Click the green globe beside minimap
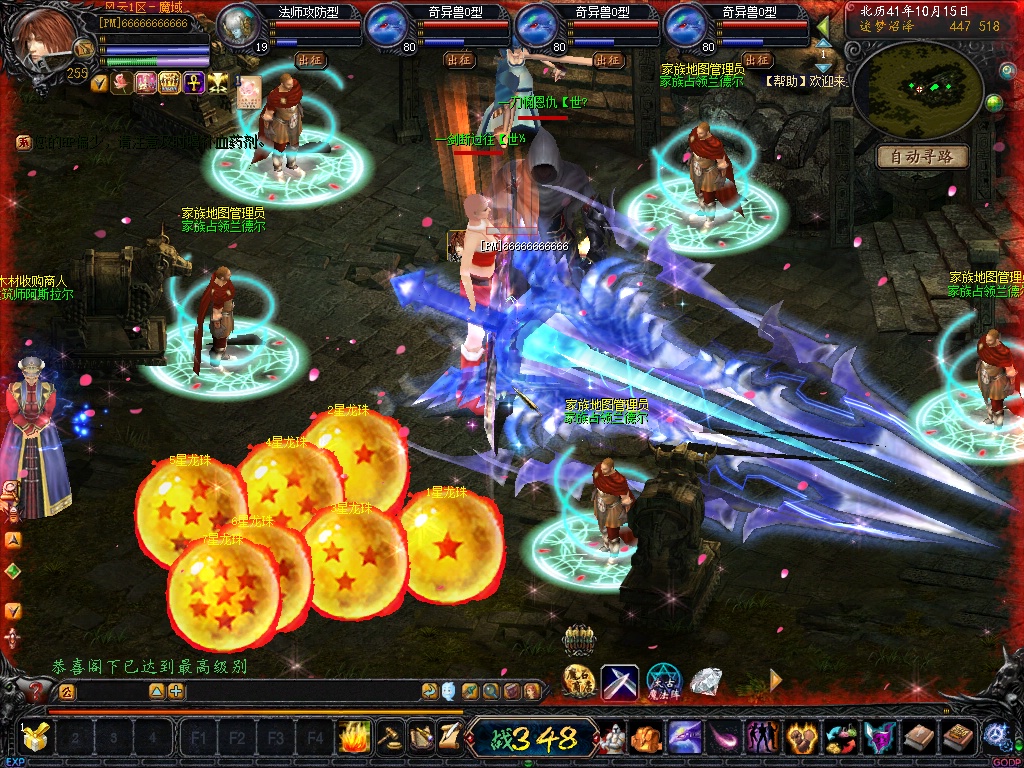Viewport: 1024px width, 768px height. 994,104
